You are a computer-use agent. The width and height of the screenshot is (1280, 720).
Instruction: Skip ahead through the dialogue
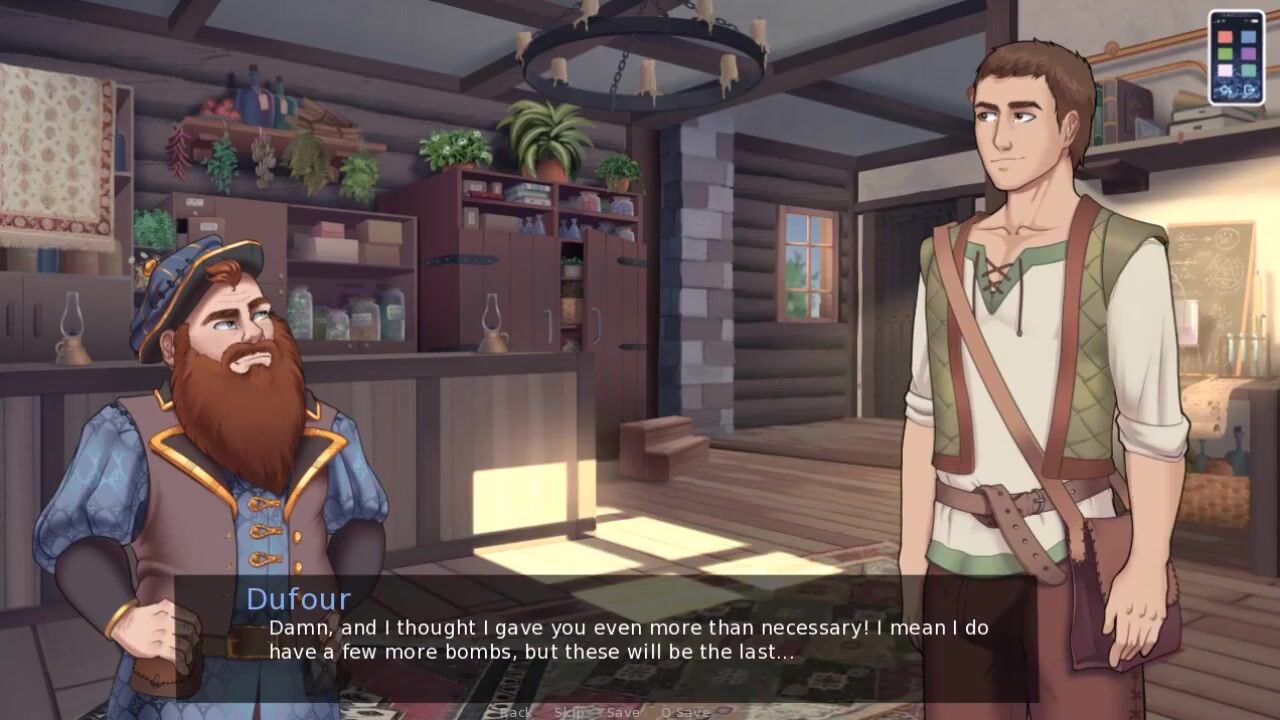click(x=569, y=712)
